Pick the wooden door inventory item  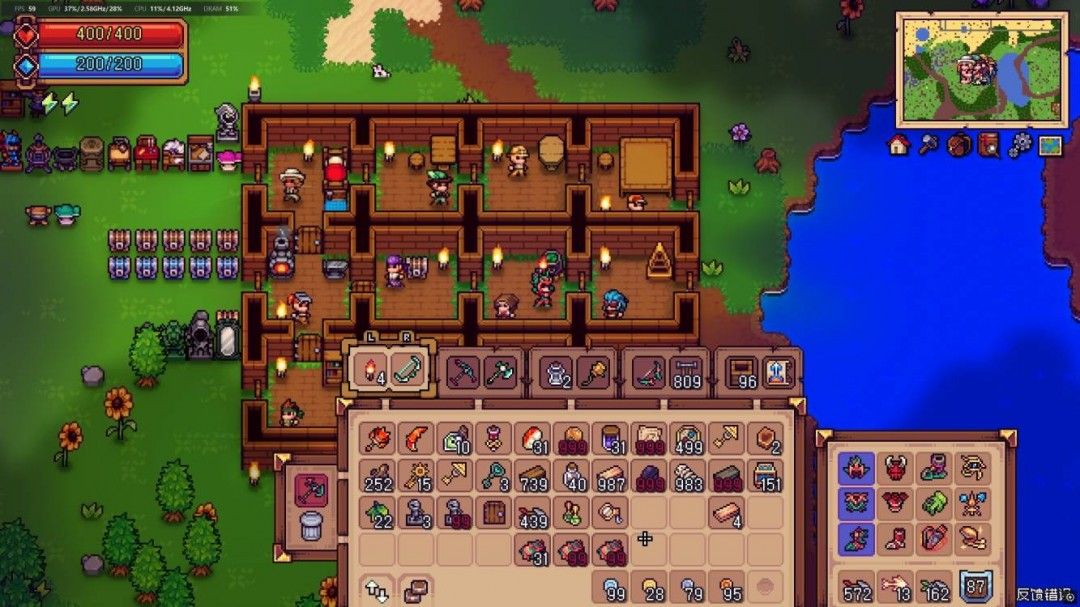(494, 512)
